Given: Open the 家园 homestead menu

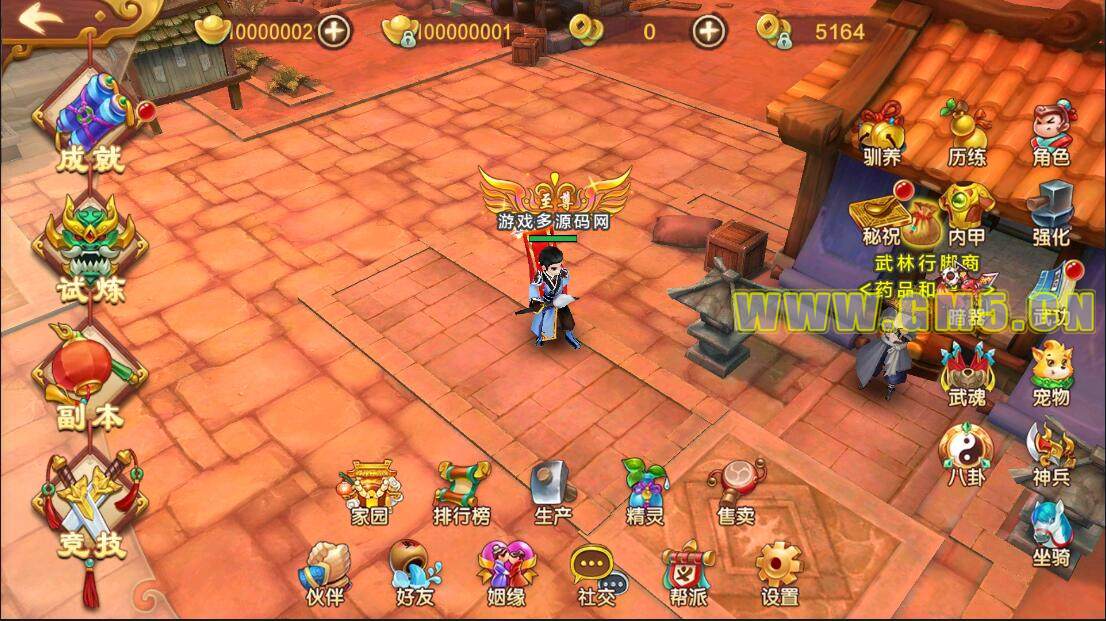Looking at the screenshot, I should (x=368, y=492).
